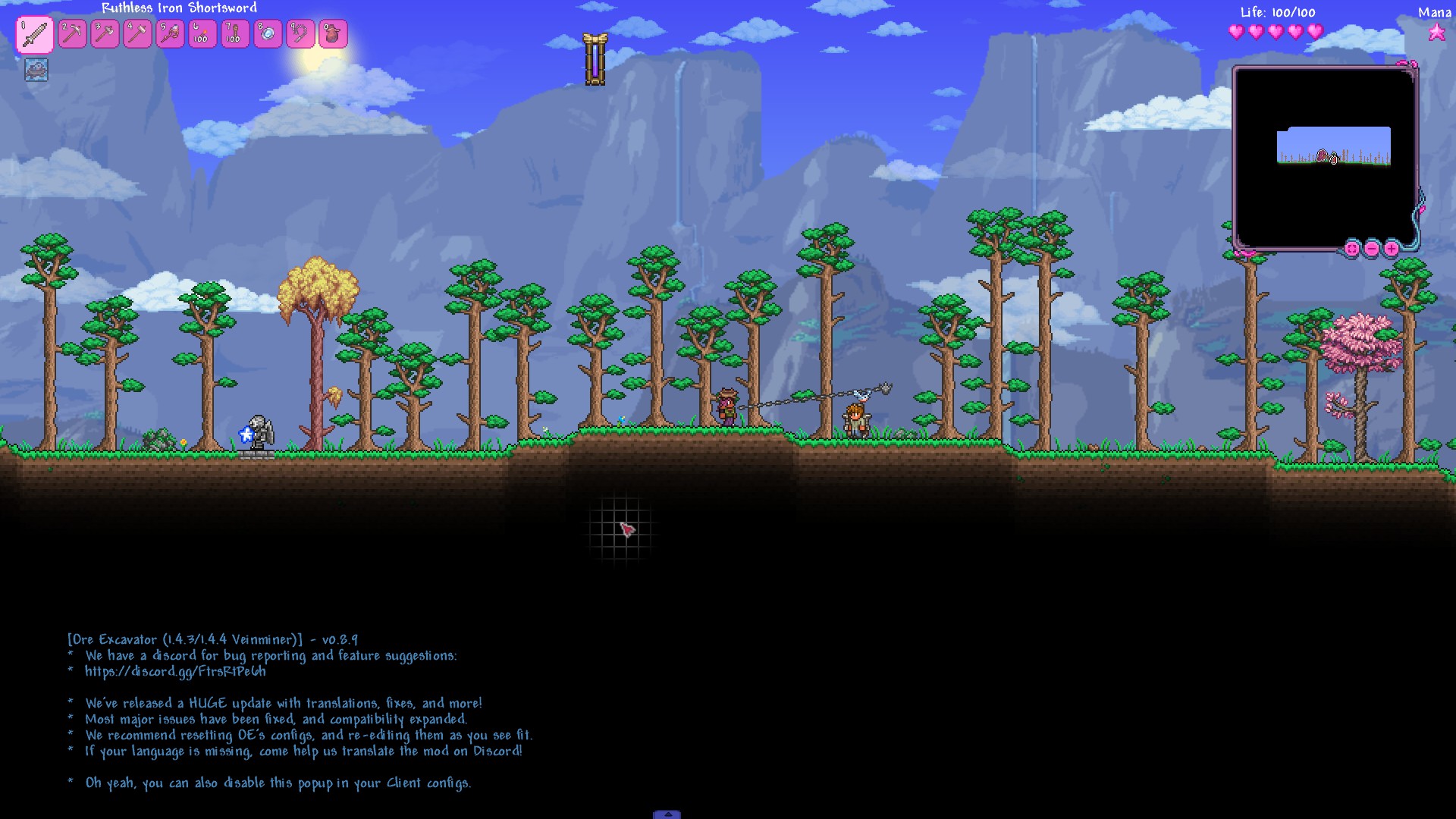This screenshot has height=819, width=1456.
Task: Select the rope stack in hotbar slot 7
Action: pyautogui.click(x=236, y=34)
